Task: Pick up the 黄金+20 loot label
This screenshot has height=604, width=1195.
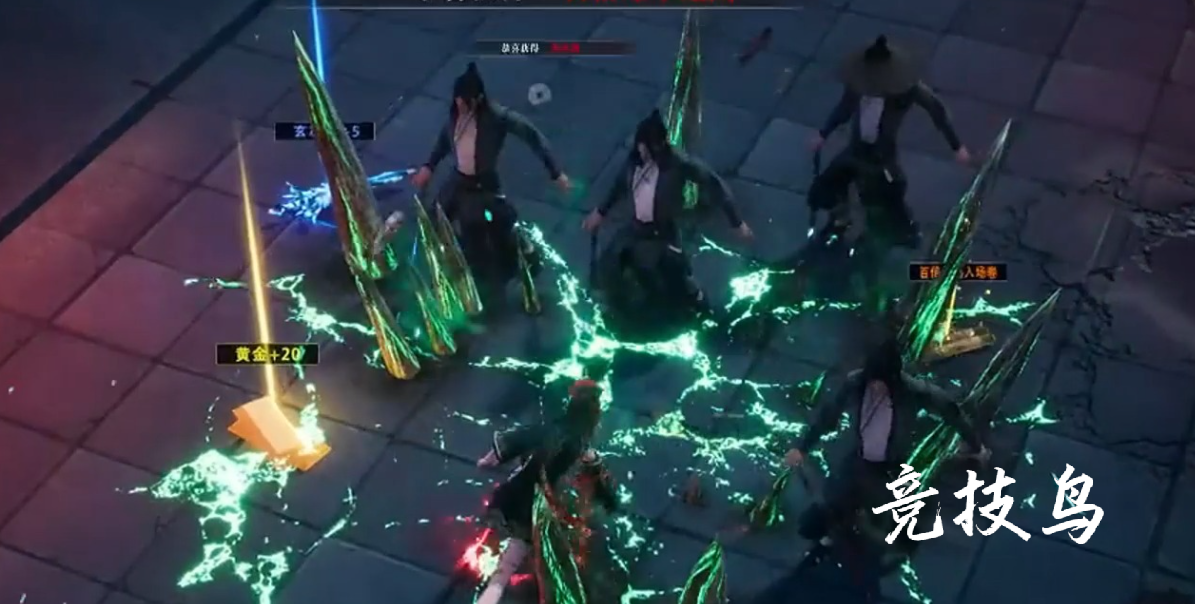Action: click(267, 354)
